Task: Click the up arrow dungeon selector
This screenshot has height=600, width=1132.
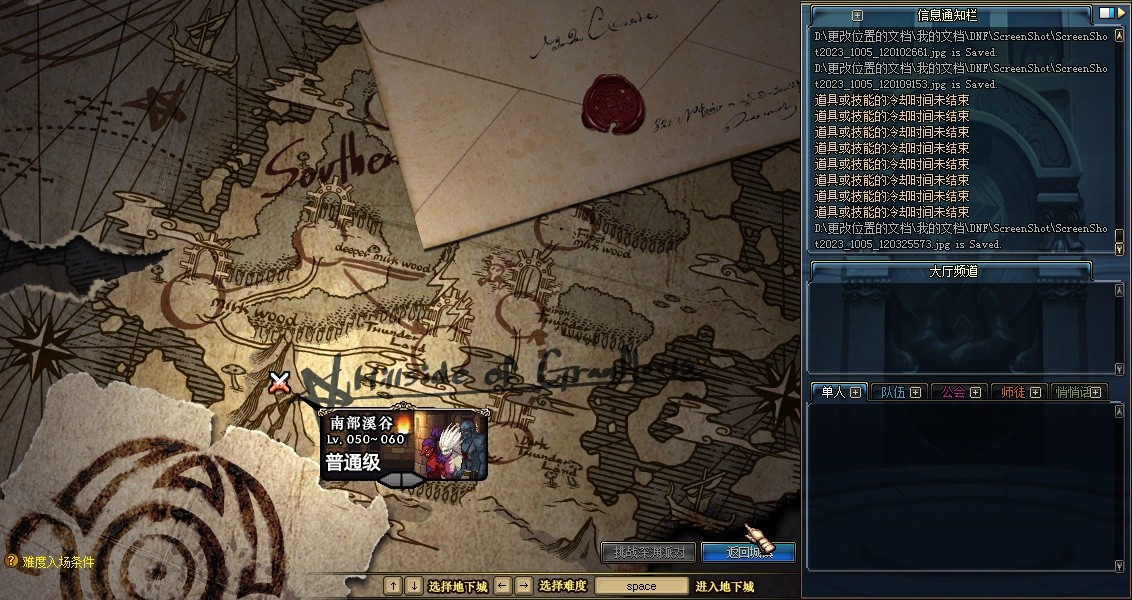Action: [394, 586]
